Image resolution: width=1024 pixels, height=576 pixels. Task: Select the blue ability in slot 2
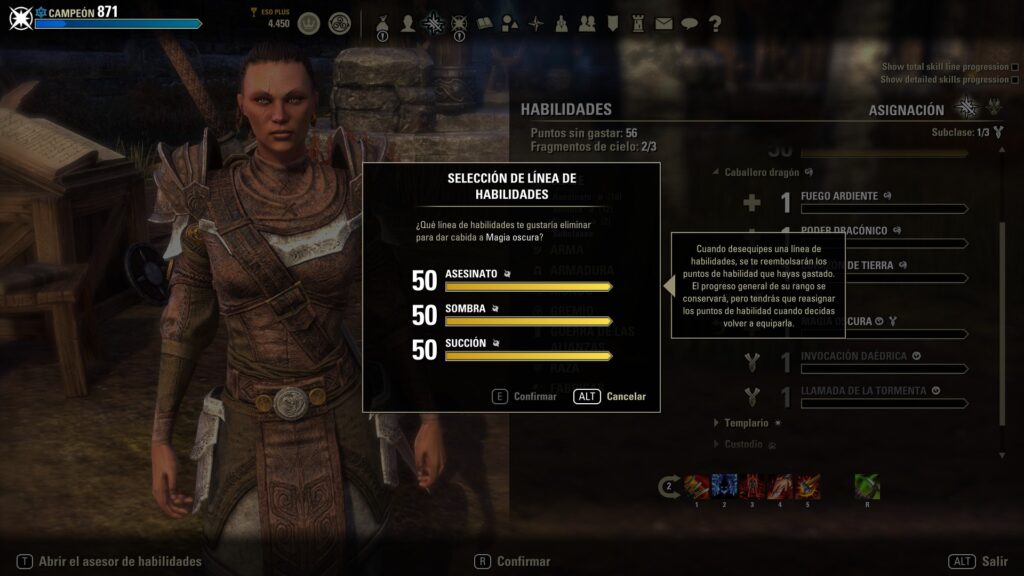(724, 486)
